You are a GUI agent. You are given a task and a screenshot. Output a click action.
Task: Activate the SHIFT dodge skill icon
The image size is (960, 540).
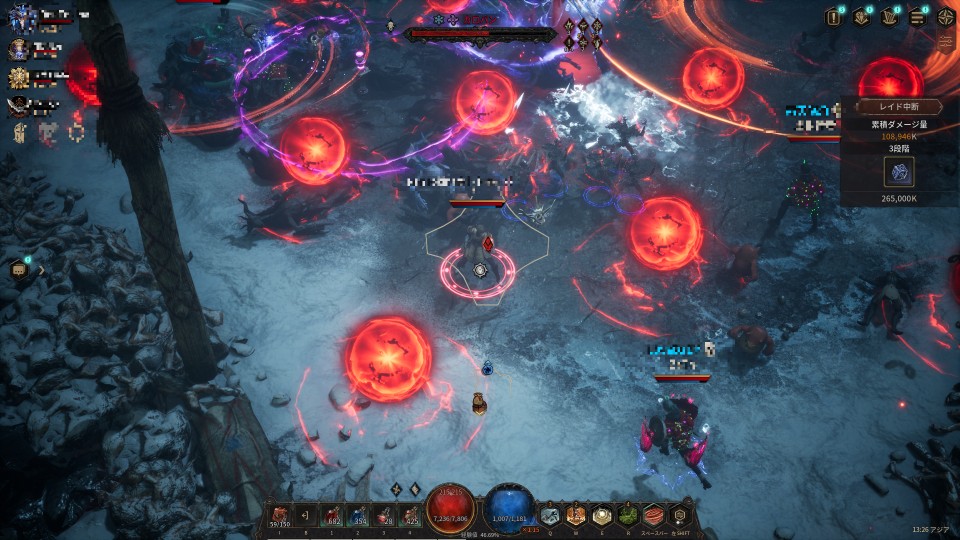(680, 515)
